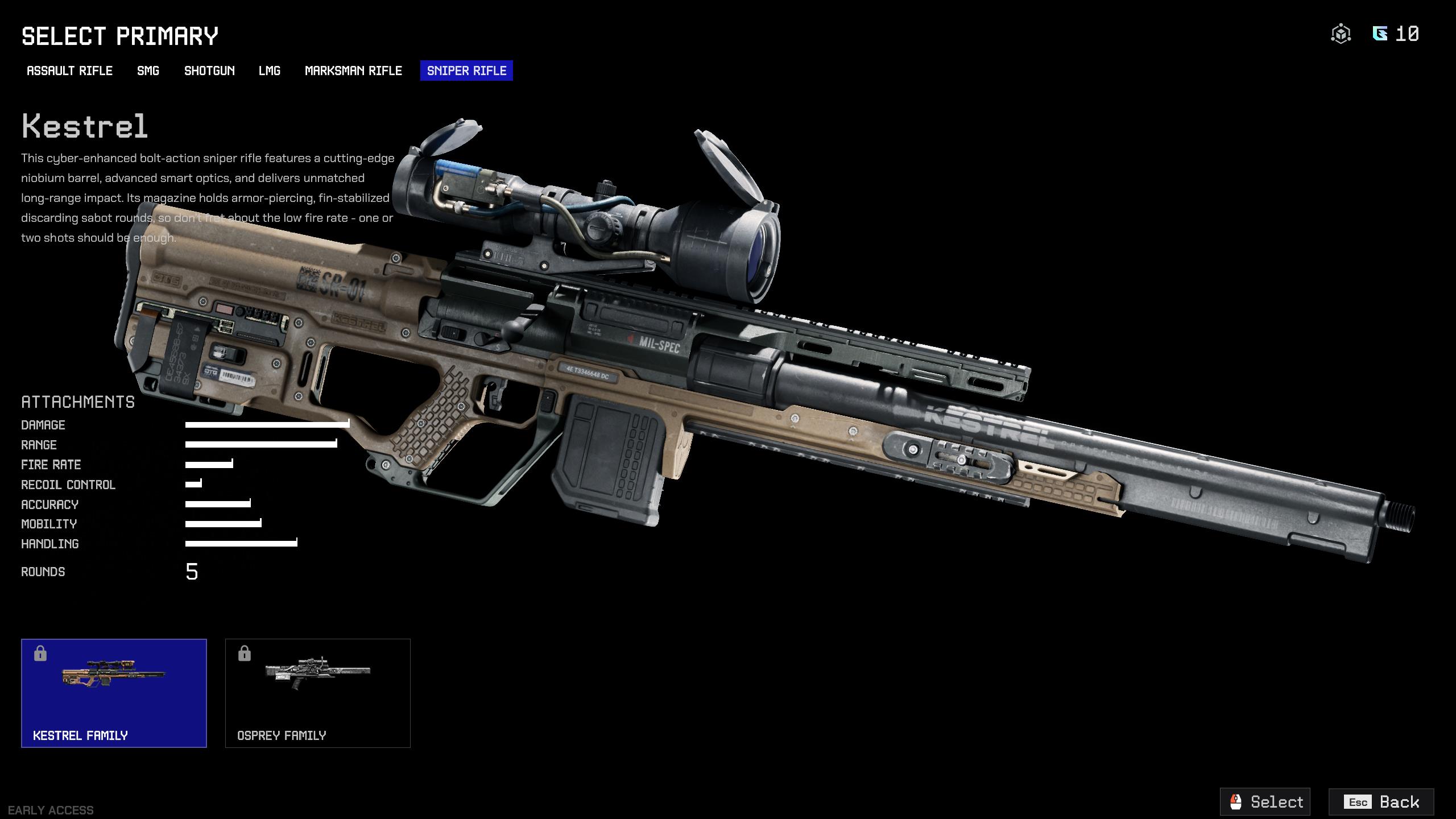Viewport: 1456px width, 819px height.
Task: Open the Attachments section
Action: (78, 402)
